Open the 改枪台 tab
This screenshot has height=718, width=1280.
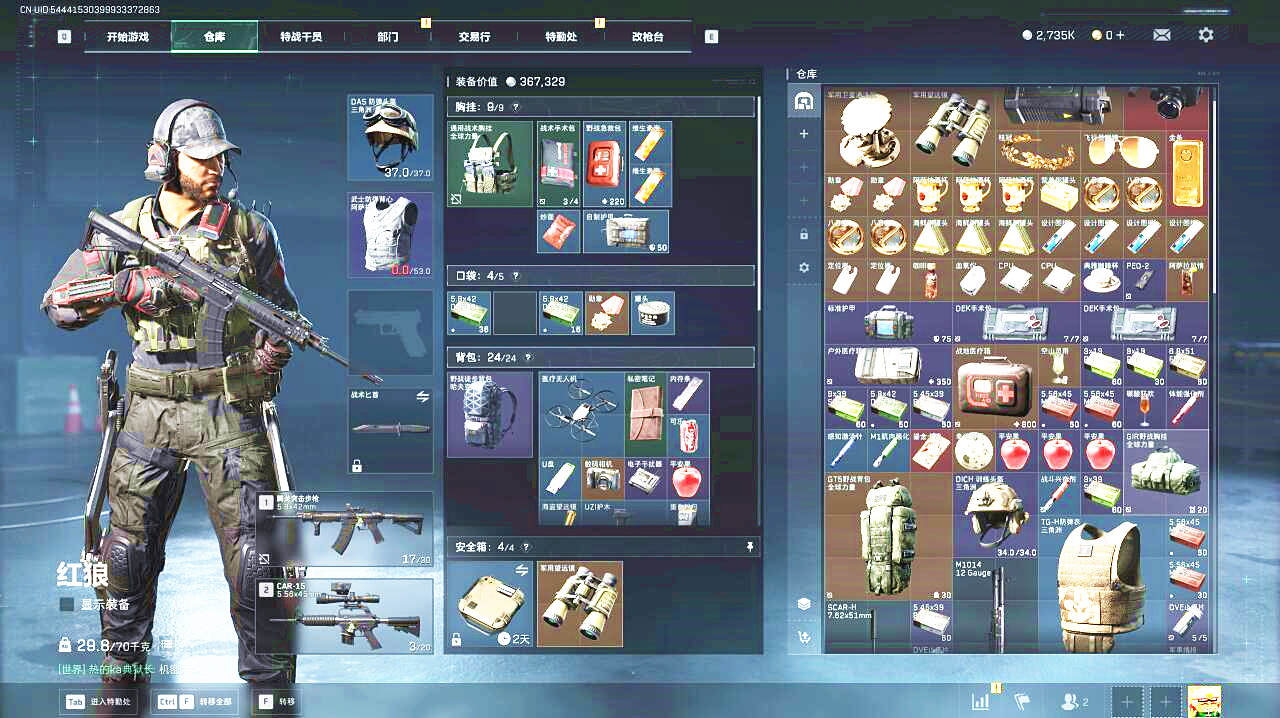click(x=647, y=37)
